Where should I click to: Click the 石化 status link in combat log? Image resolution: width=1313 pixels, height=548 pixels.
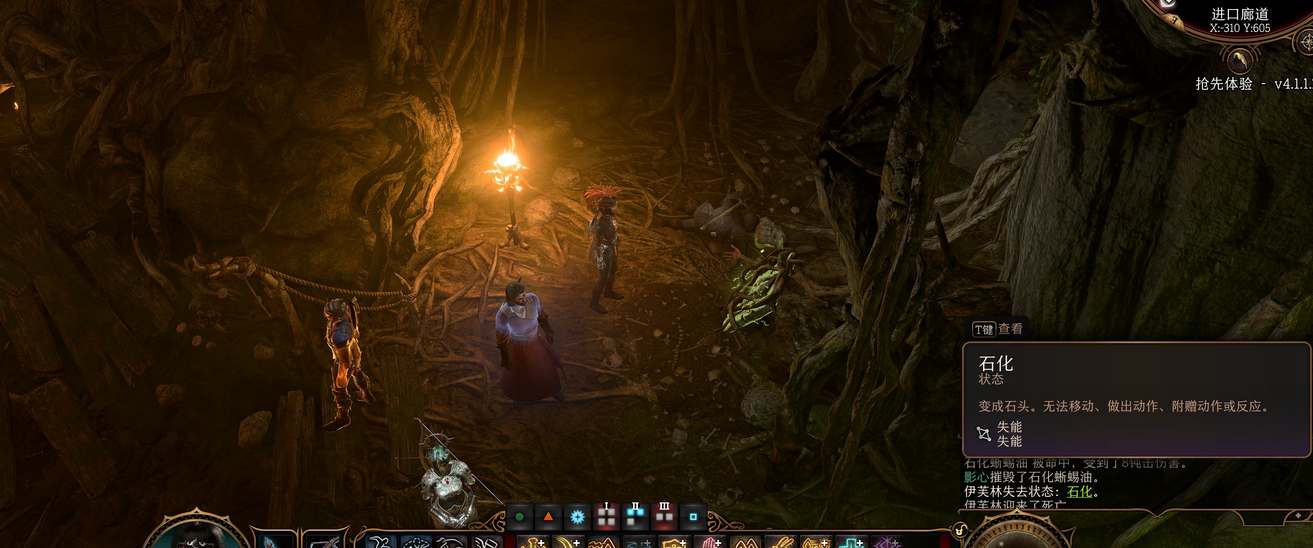tap(1079, 492)
